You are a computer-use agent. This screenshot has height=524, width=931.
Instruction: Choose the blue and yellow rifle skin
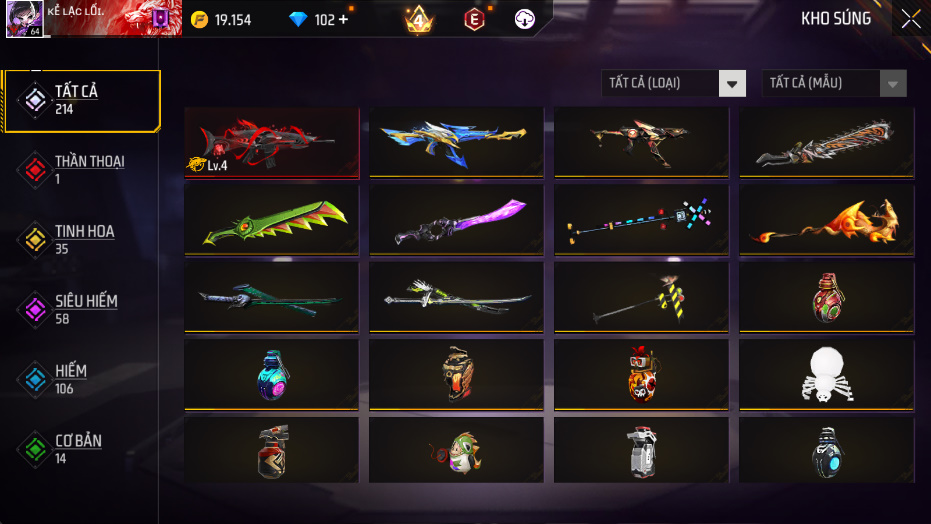point(456,142)
